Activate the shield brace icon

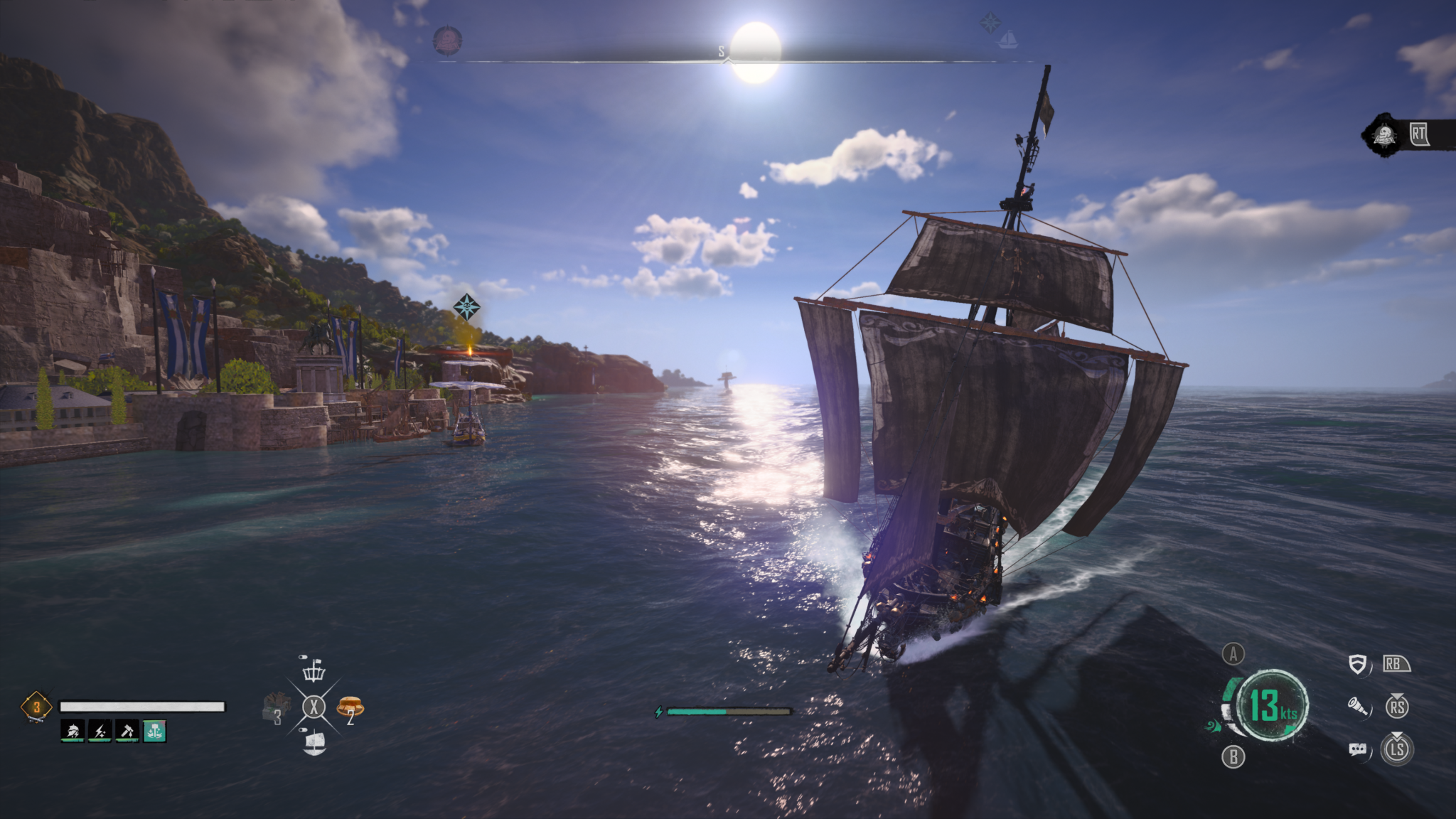pyautogui.click(x=1357, y=664)
